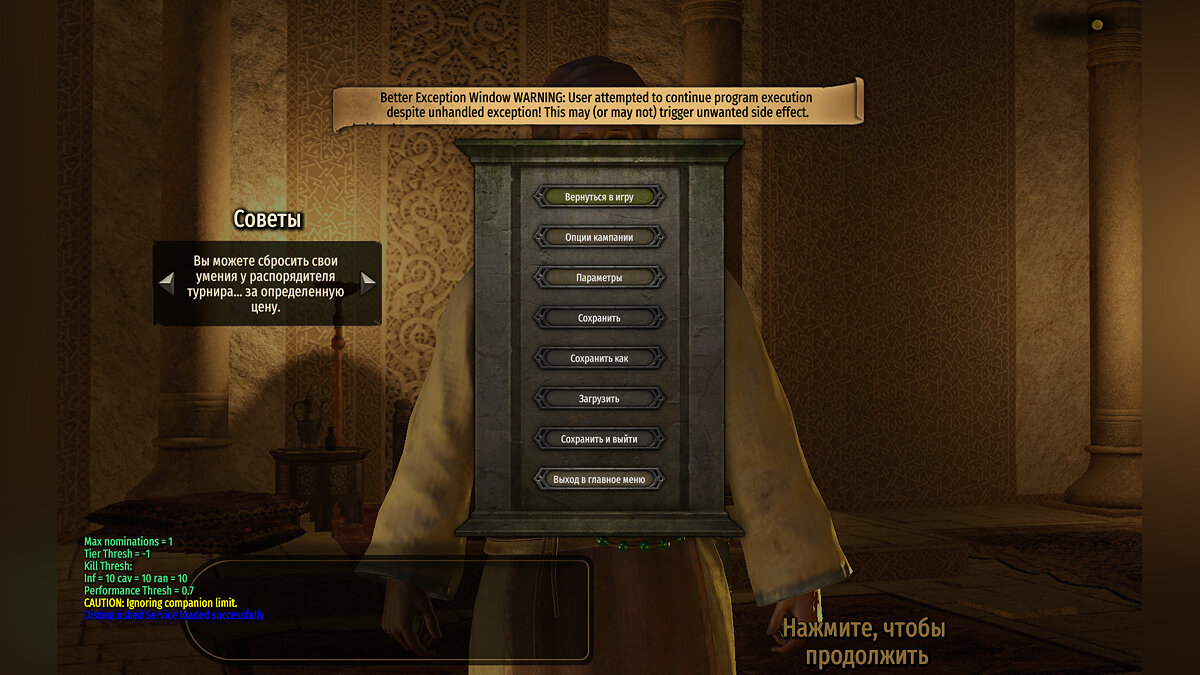
Task: Open Опции кампании menu entry
Action: click(599, 237)
